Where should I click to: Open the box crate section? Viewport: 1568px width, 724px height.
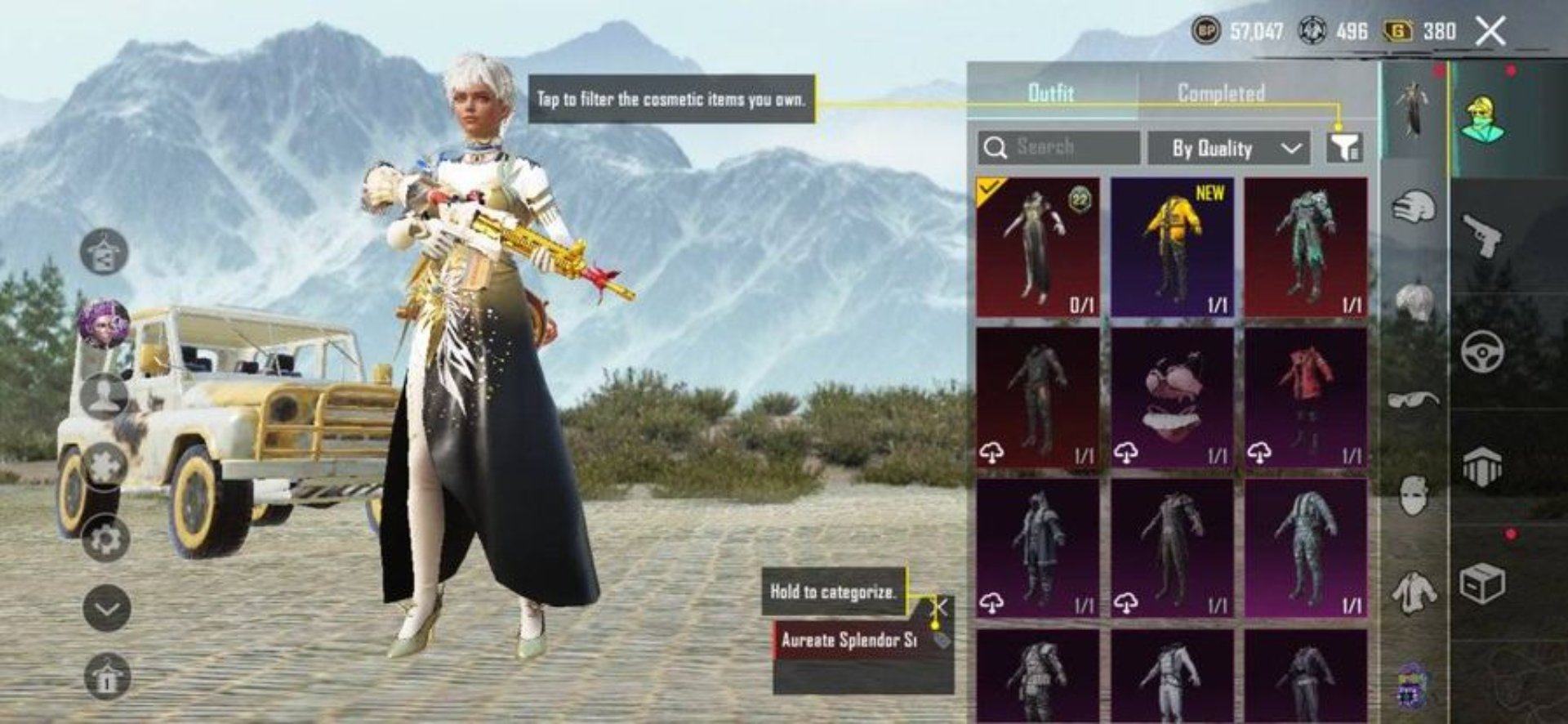pyautogui.click(x=1482, y=583)
